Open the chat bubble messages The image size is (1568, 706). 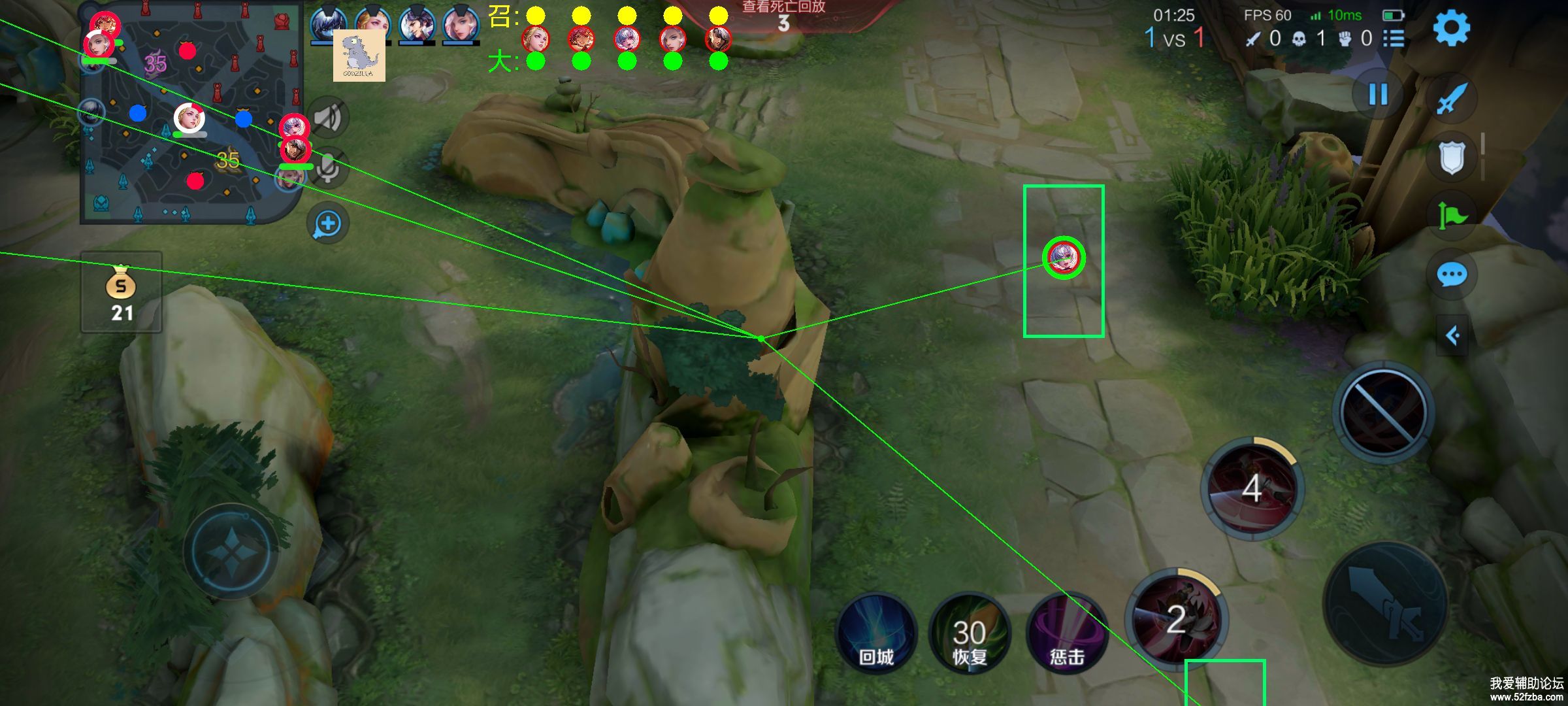pyautogui.click(x=1452, y=275)
